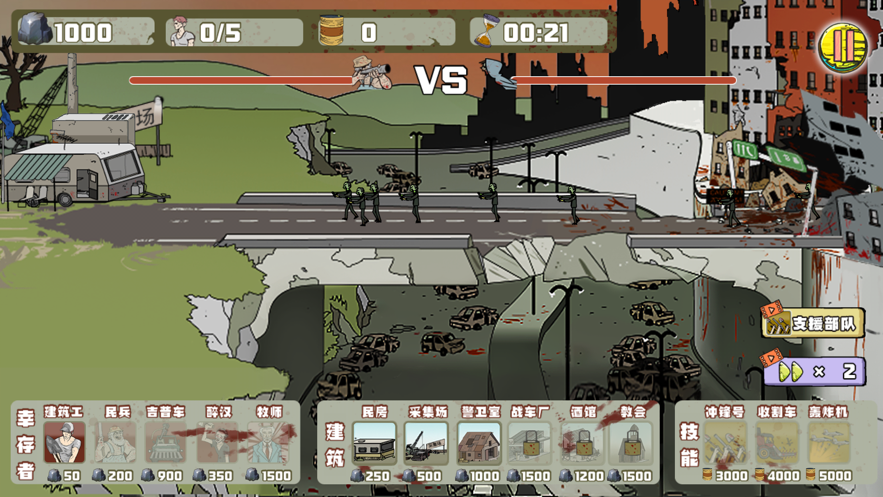Screen dimensions: 883x497
Task: Build the 民房 house for 250
Action: coord(374,443)
